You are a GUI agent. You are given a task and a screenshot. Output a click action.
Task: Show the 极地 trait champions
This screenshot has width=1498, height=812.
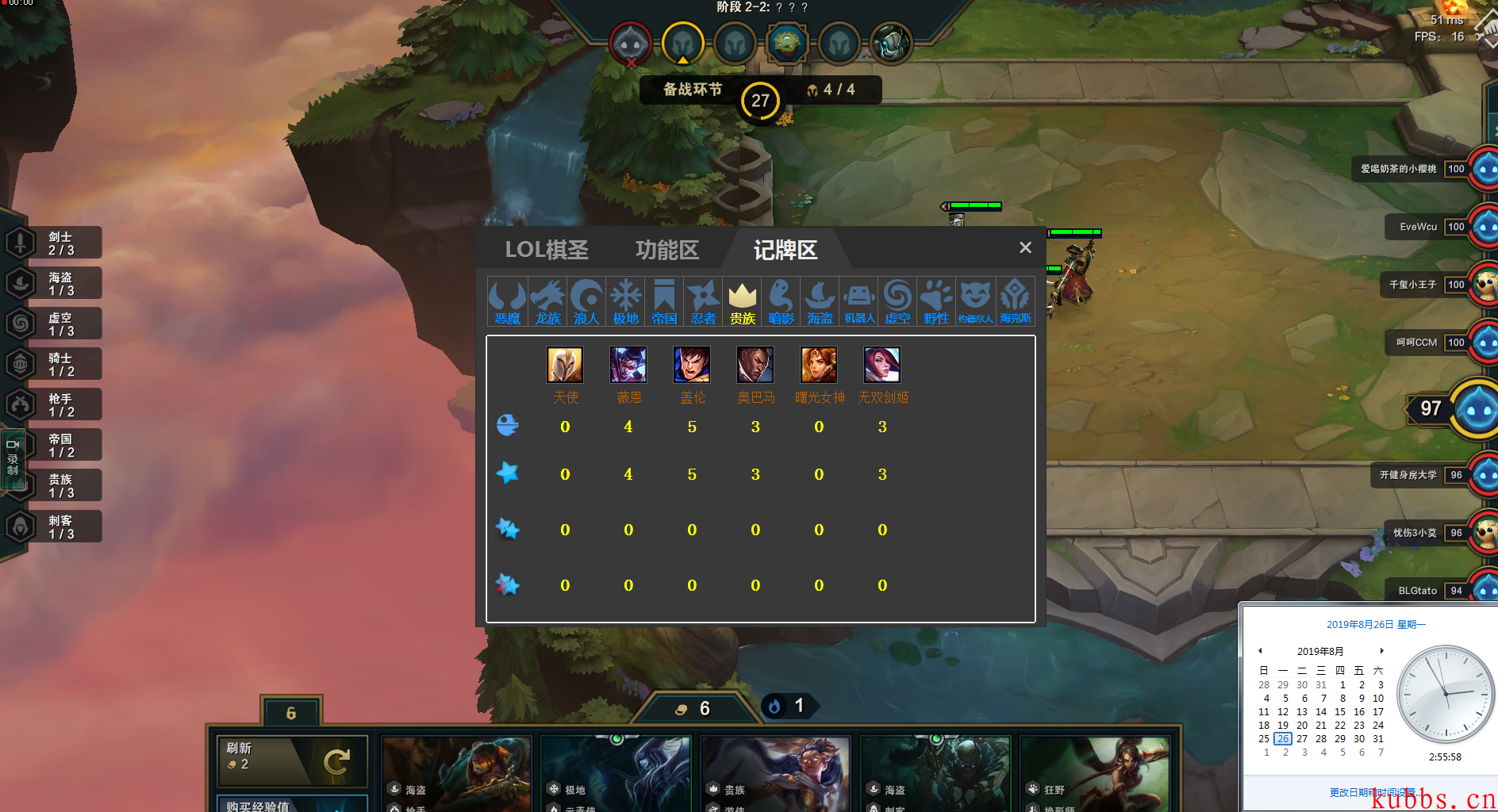tap(625, 302)
